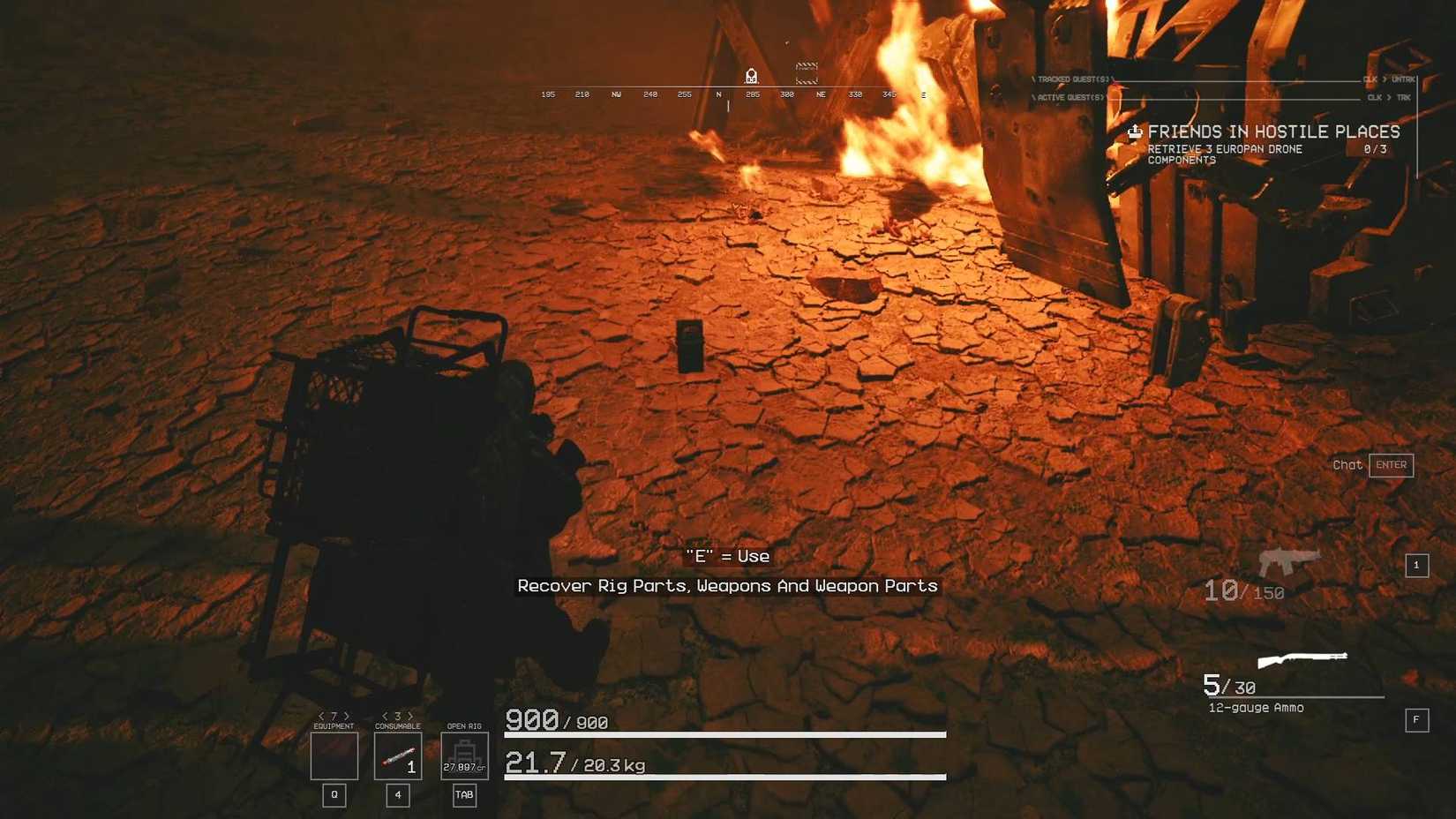1456x819 pixels.
Task: Track the active quest via TRK control
Action: [x=1402, y=98]
